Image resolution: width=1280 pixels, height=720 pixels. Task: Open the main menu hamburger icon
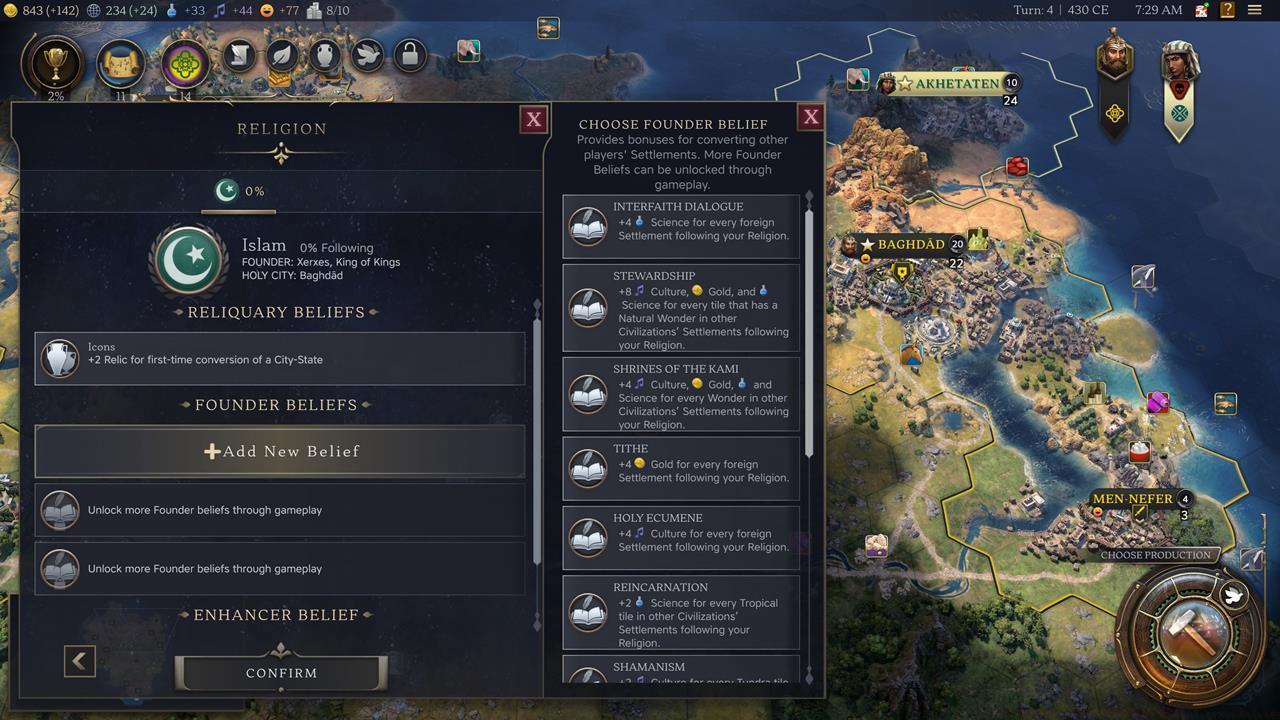coord(1254,10)
